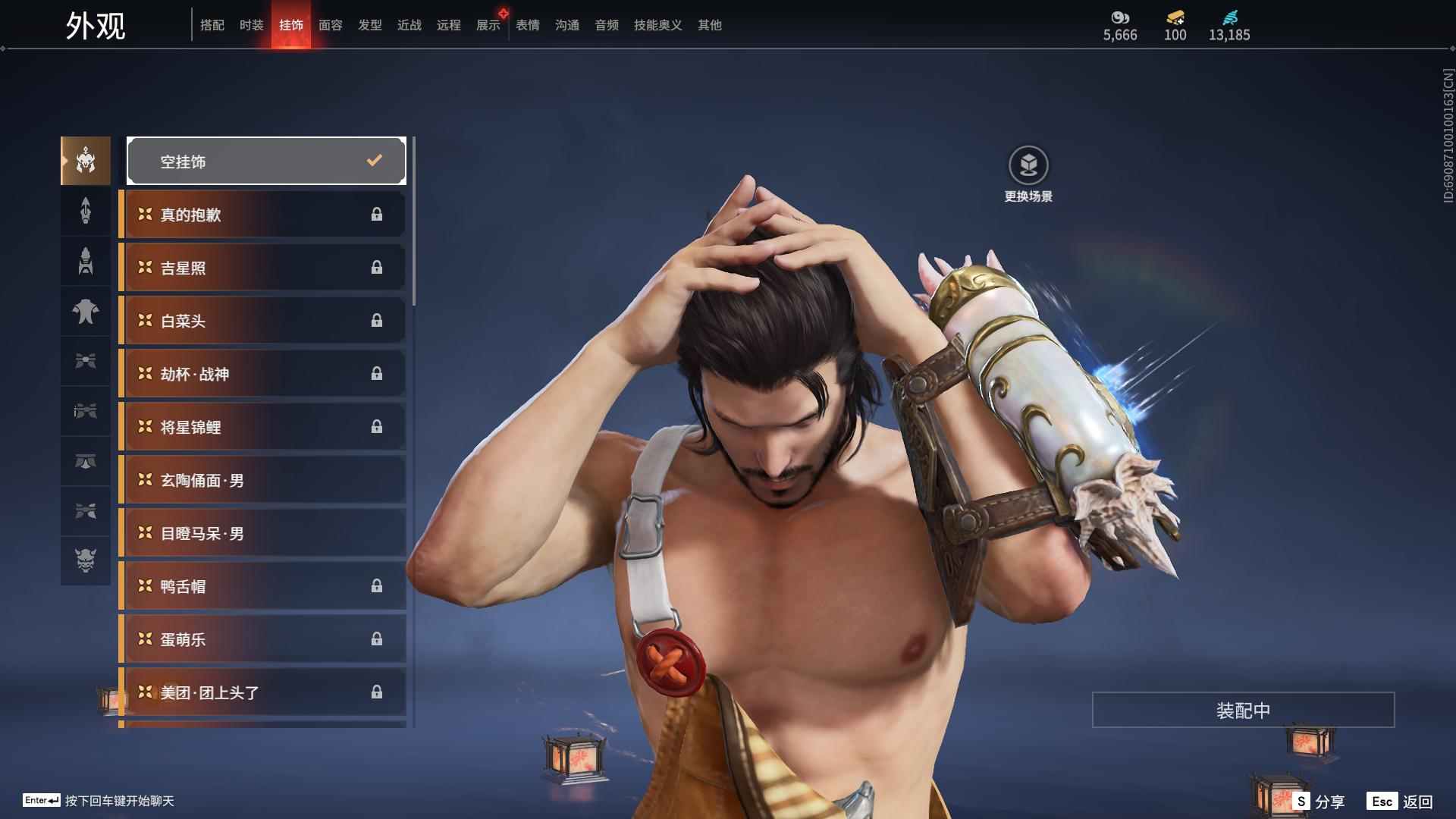Viewport: 1456px width, 819px height.
Task: Open the 展示 tab
Action: coord(488,25)
